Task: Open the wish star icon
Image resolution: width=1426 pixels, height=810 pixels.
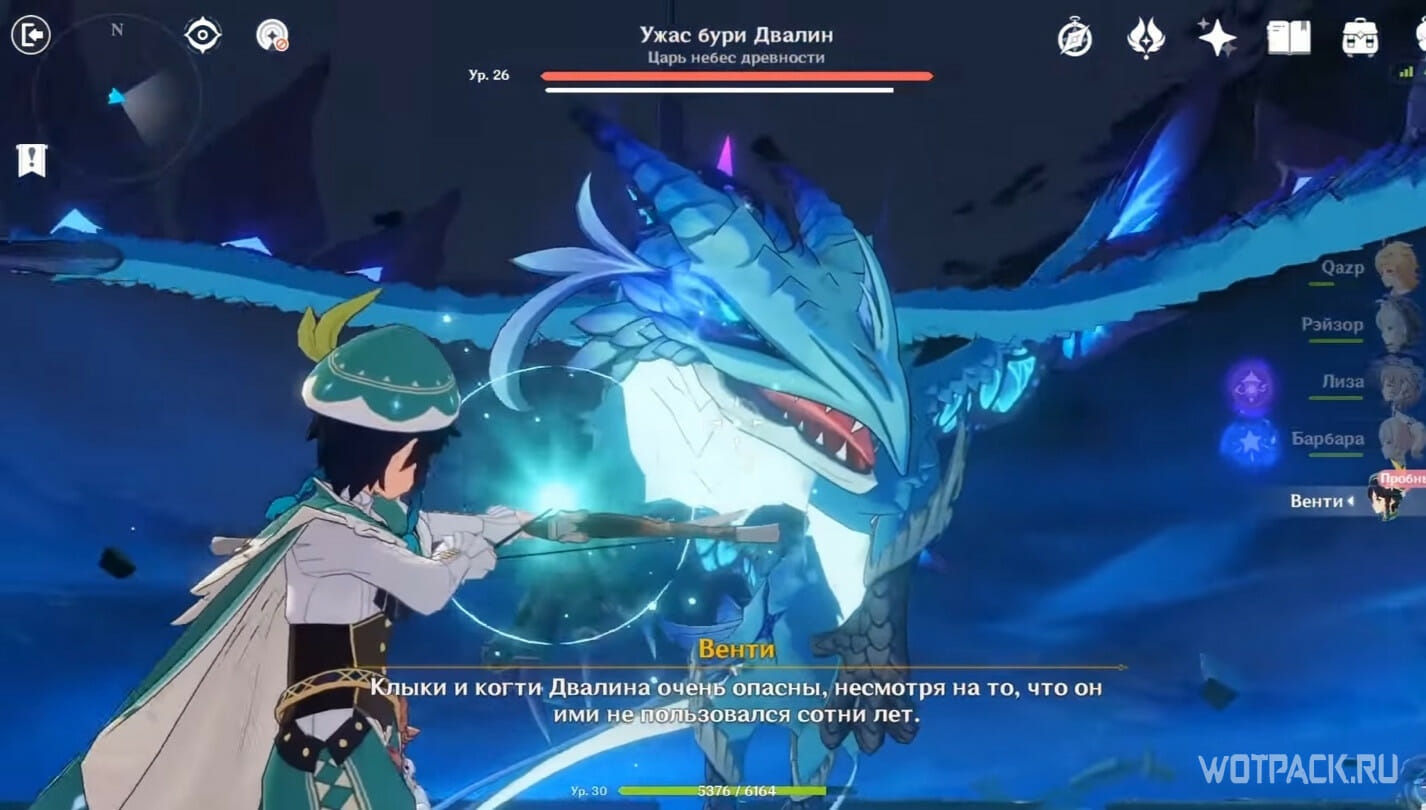Action: (1217, 38)
